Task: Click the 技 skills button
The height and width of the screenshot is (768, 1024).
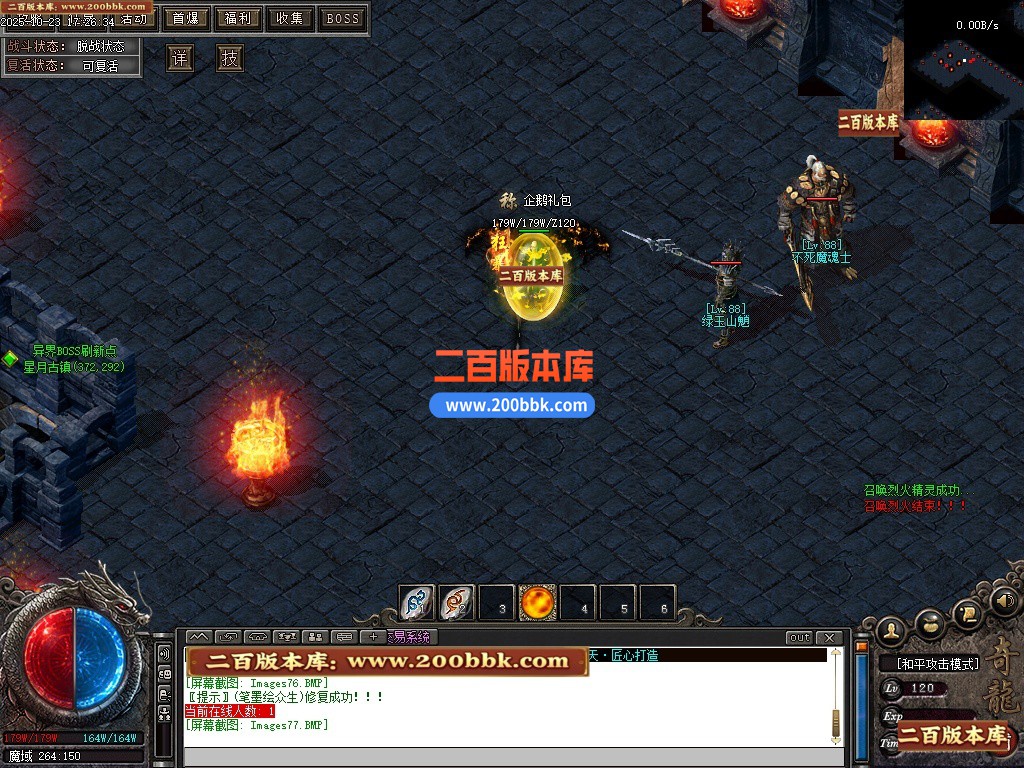Action: coord(230,58)
